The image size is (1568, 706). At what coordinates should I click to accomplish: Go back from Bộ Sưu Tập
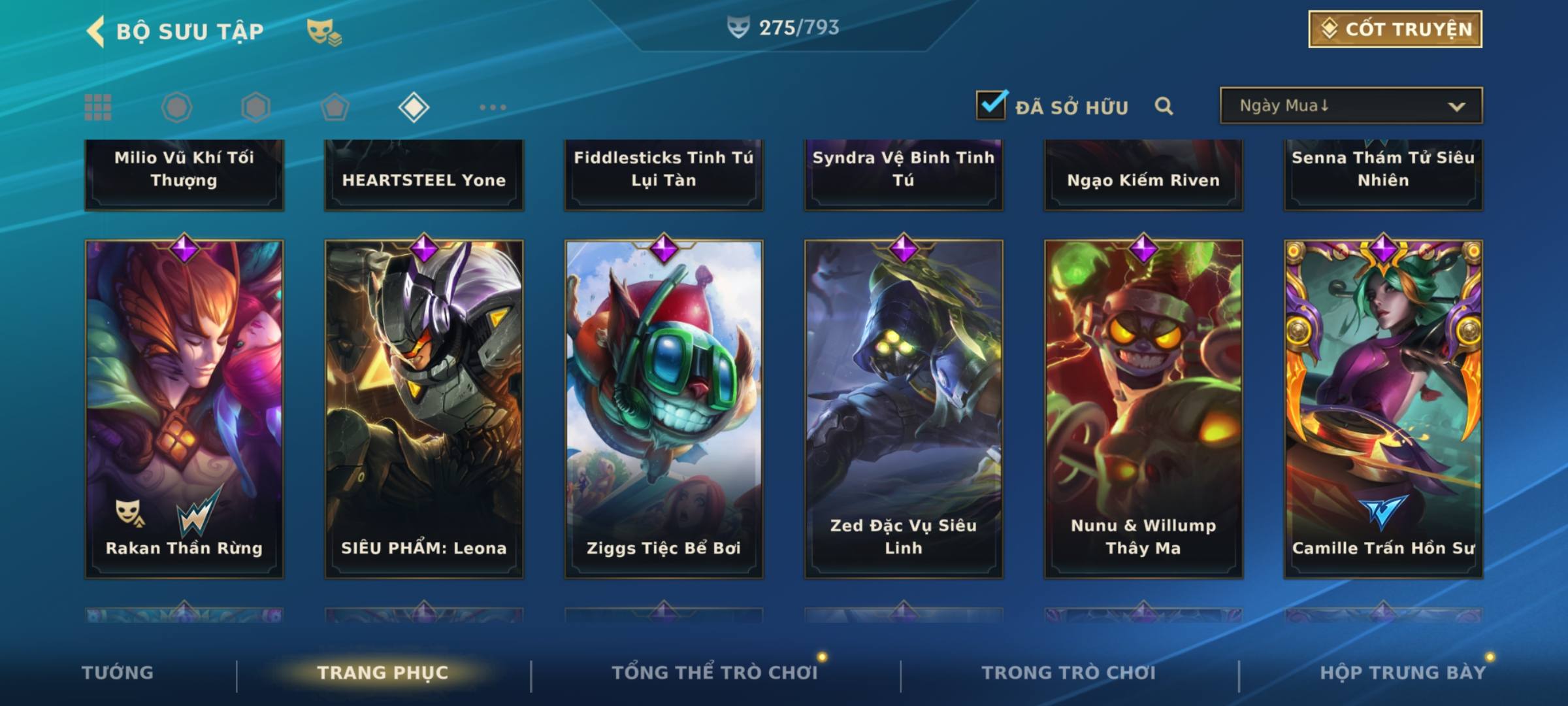tap(97, 31)
